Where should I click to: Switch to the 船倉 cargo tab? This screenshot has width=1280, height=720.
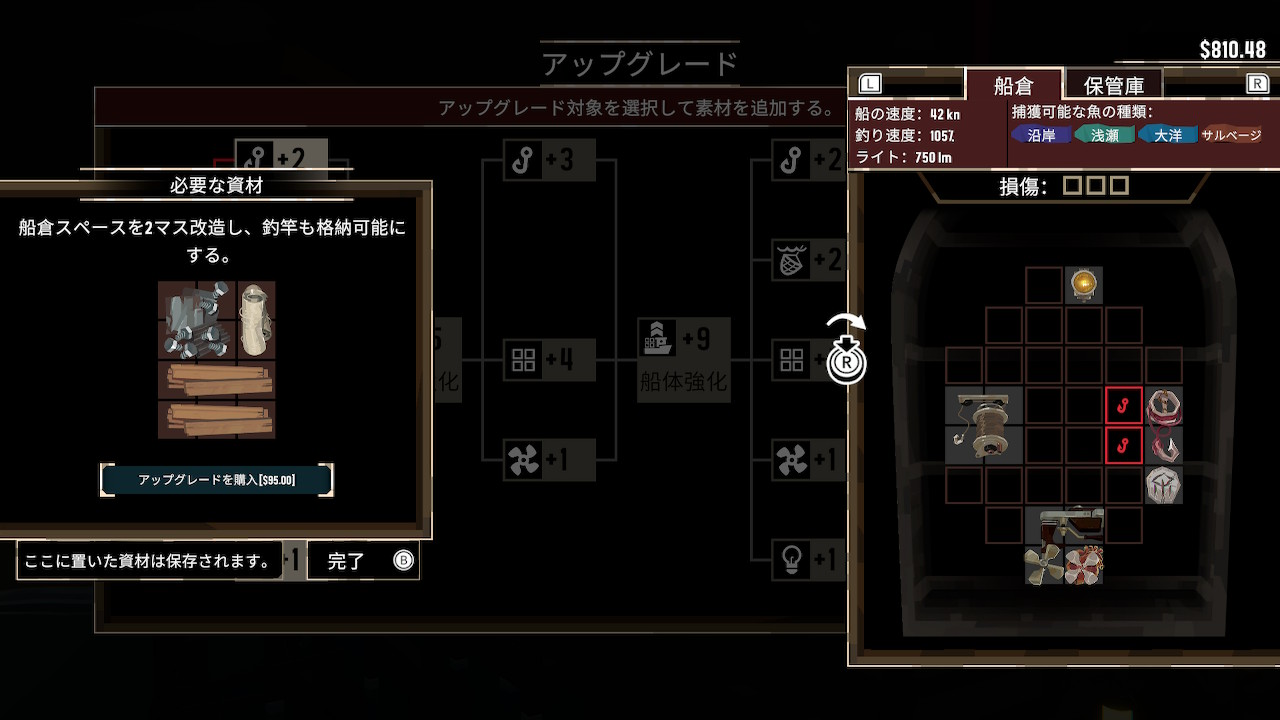(1012, 85)
